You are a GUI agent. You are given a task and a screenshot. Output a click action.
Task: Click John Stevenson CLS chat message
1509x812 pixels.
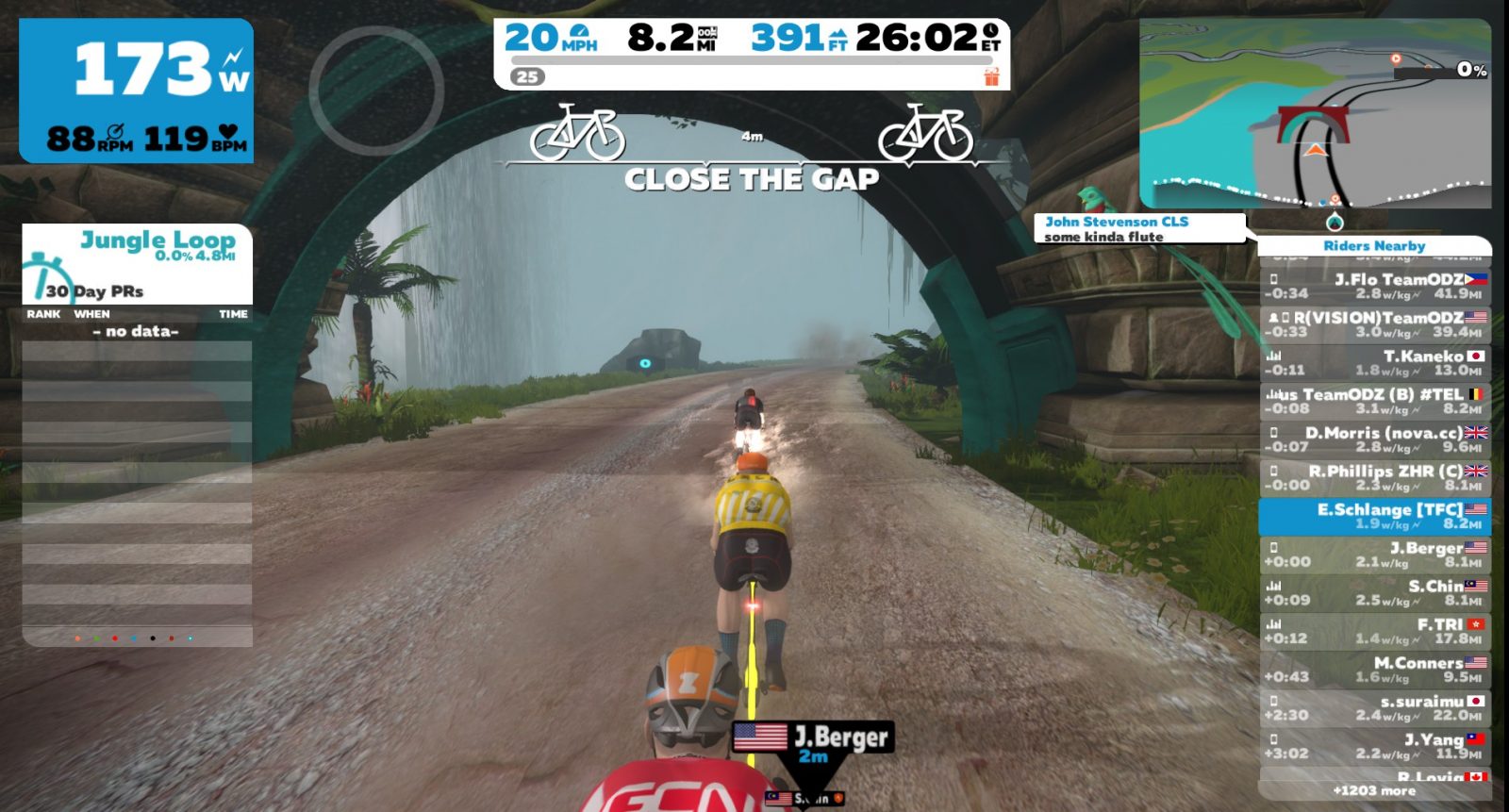coord(1139,228)
